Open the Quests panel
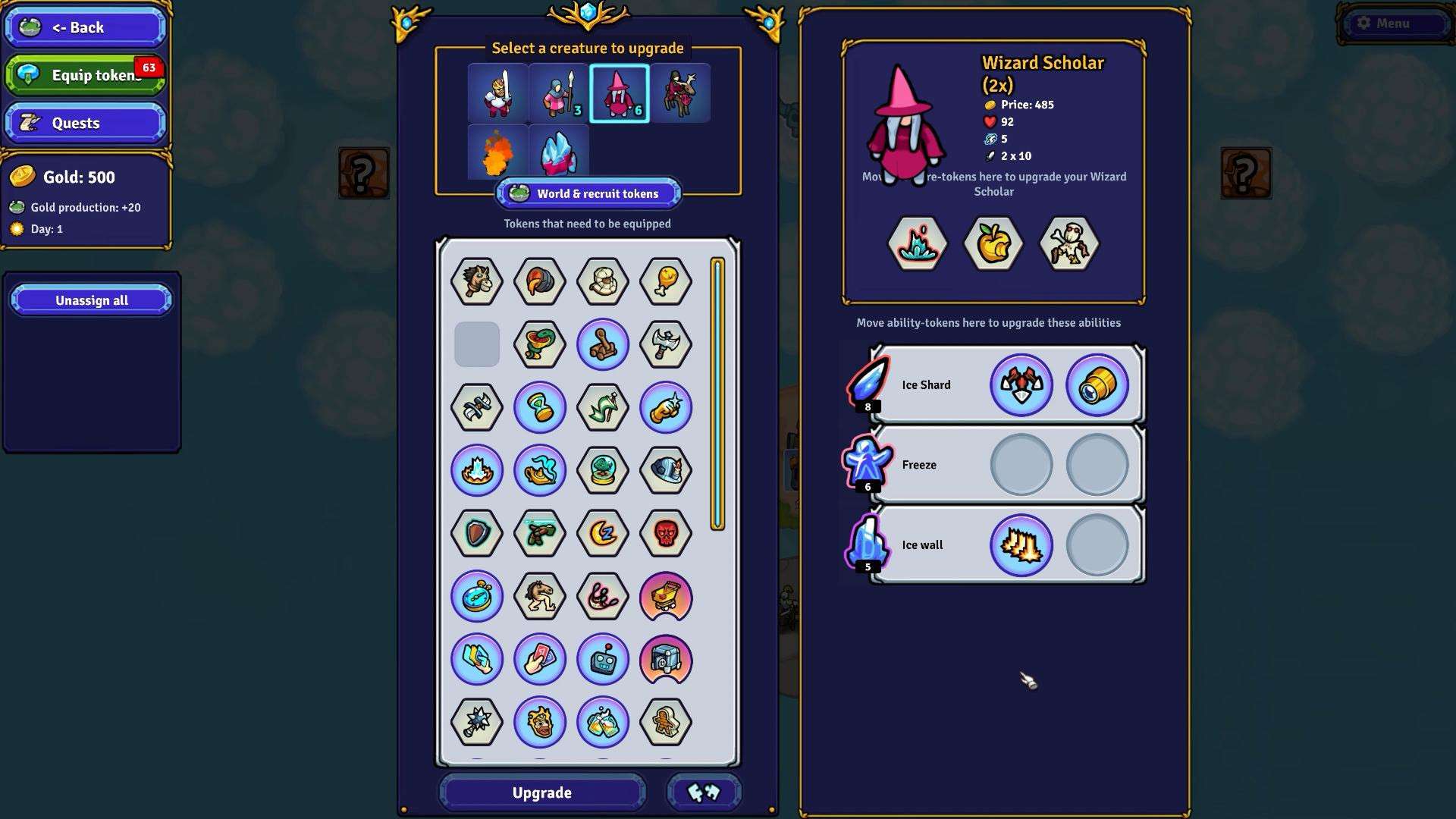Viewport: 1456px width, 819px height. (85, 123)
